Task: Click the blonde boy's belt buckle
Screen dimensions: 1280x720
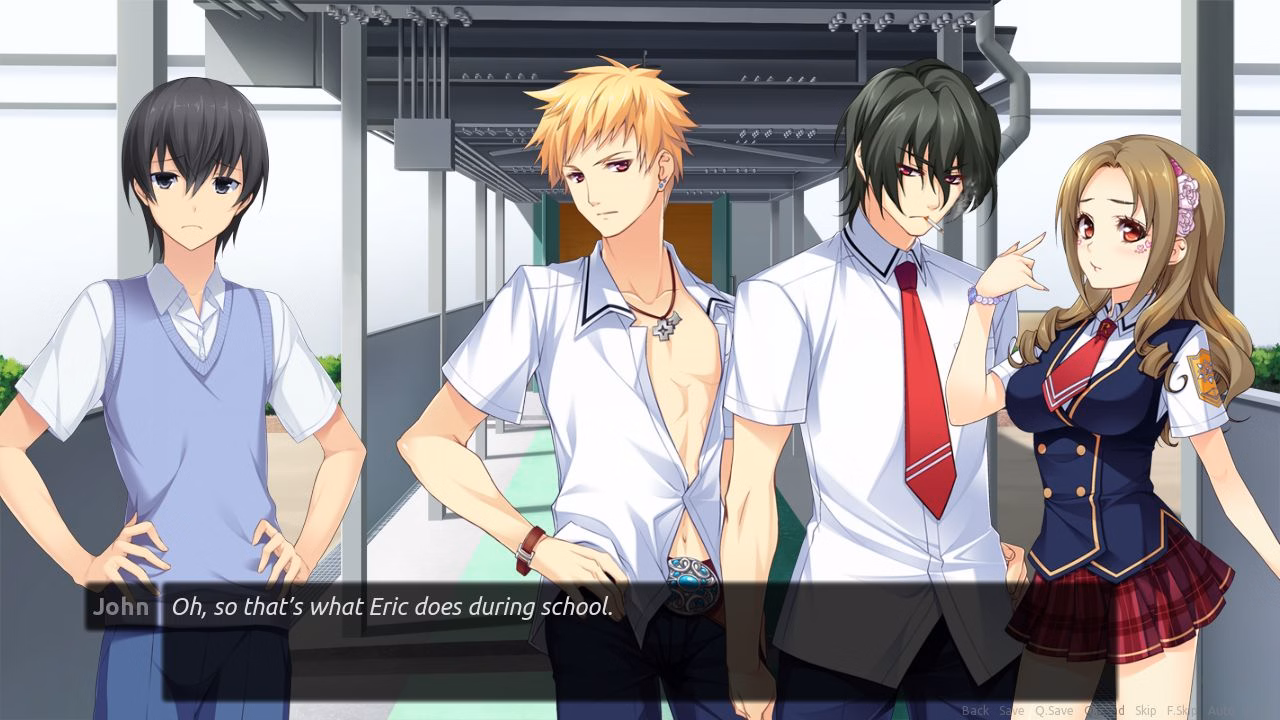Action: coord(688,575)
